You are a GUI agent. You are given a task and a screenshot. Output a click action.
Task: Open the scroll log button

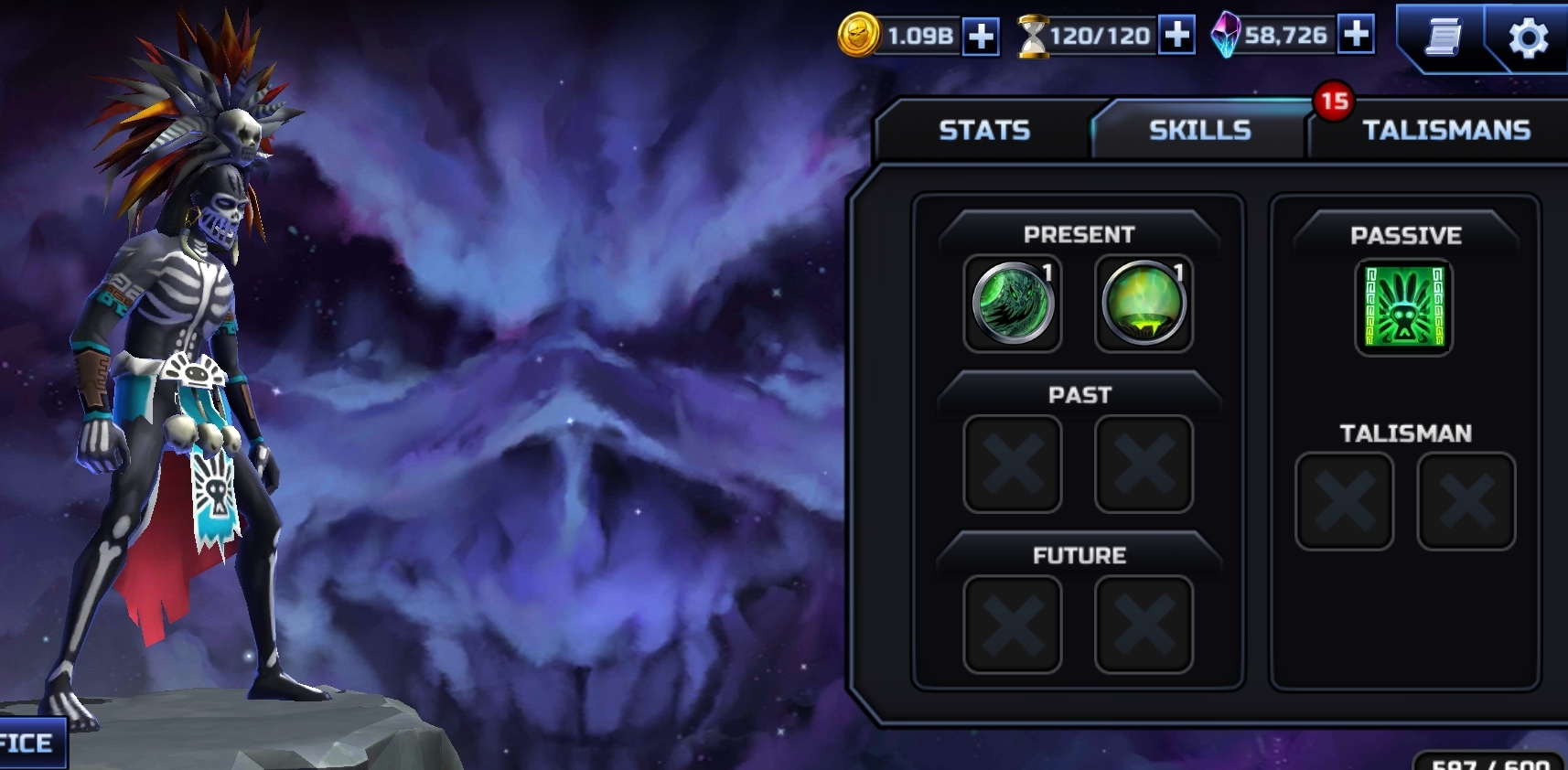click(x=1443, y=38)
